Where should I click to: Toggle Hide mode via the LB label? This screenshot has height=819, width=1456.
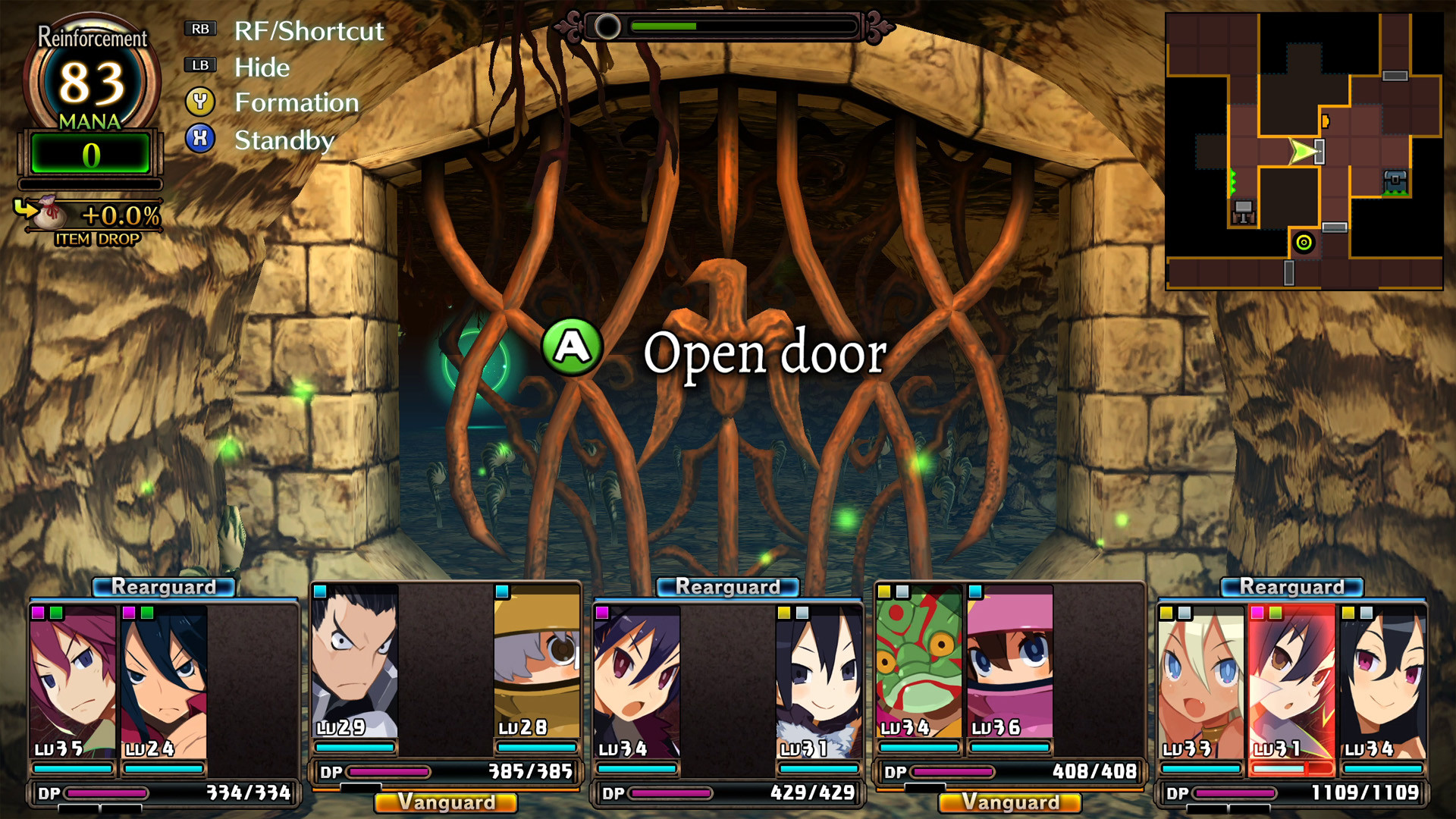[199, 65]
